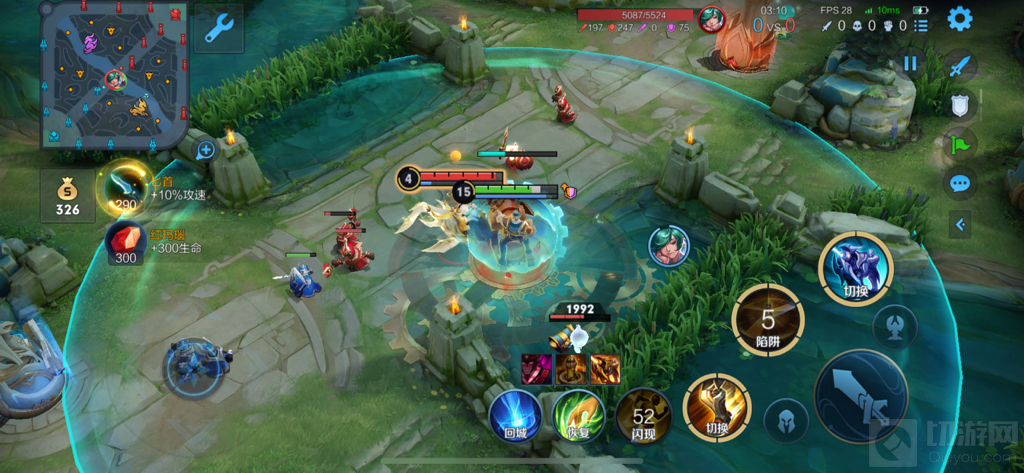Open the minimap
The width and height of the screenshot is (1024, 473).
[x=114, y=74]
